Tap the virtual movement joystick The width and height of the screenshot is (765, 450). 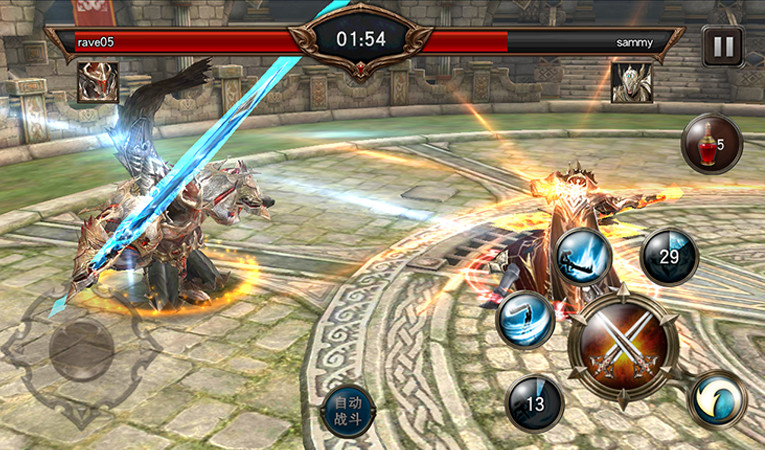(x=81, y=349)
